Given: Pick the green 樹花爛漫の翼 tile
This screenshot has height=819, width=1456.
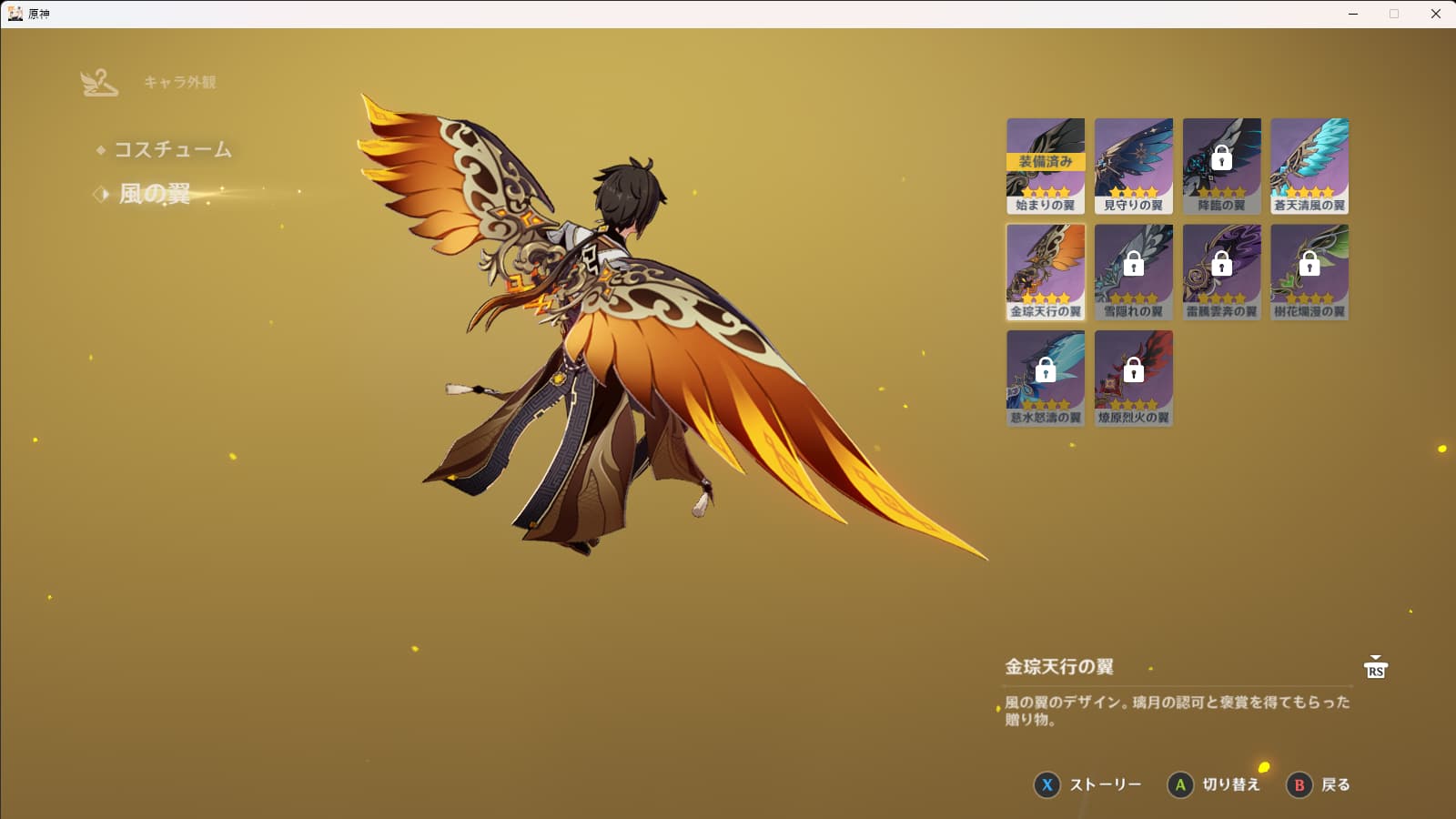Looking at the screenshot, I should tap(1309, 271).
